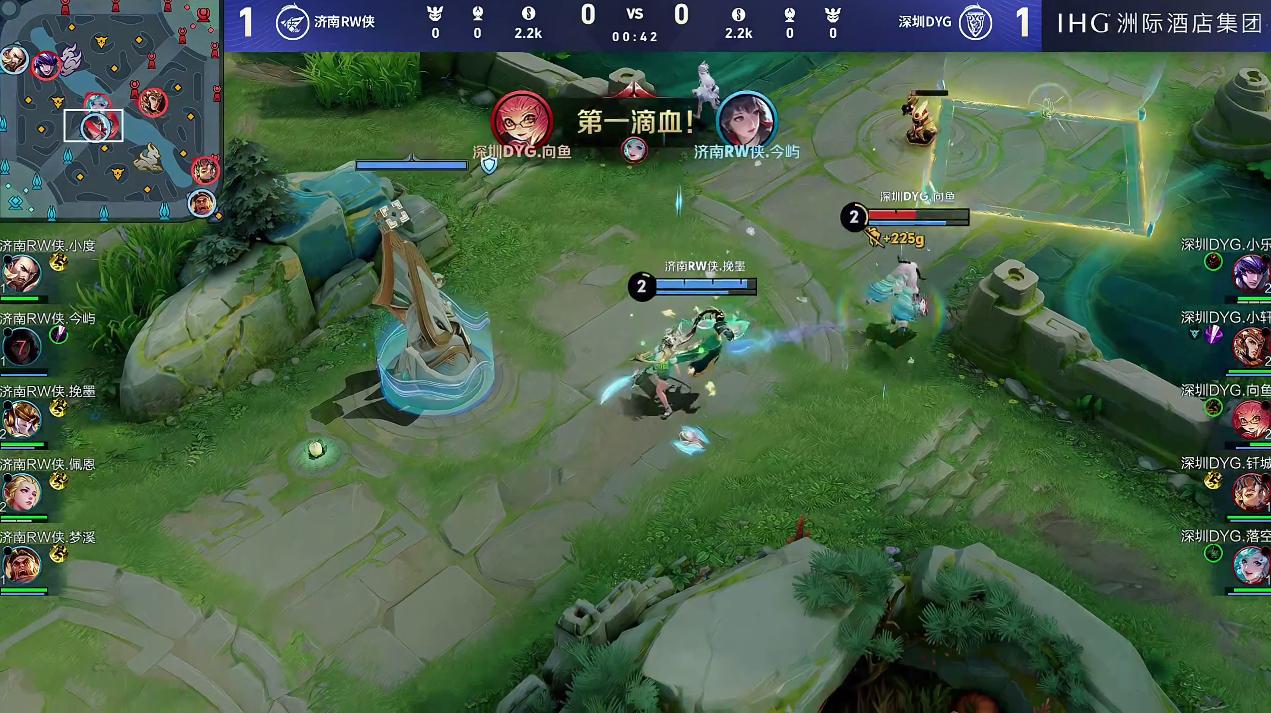Pick player 济南RW侠.佩恩's hero portrait
Screen dimensions: 1271x713
[x=20, y=493]
